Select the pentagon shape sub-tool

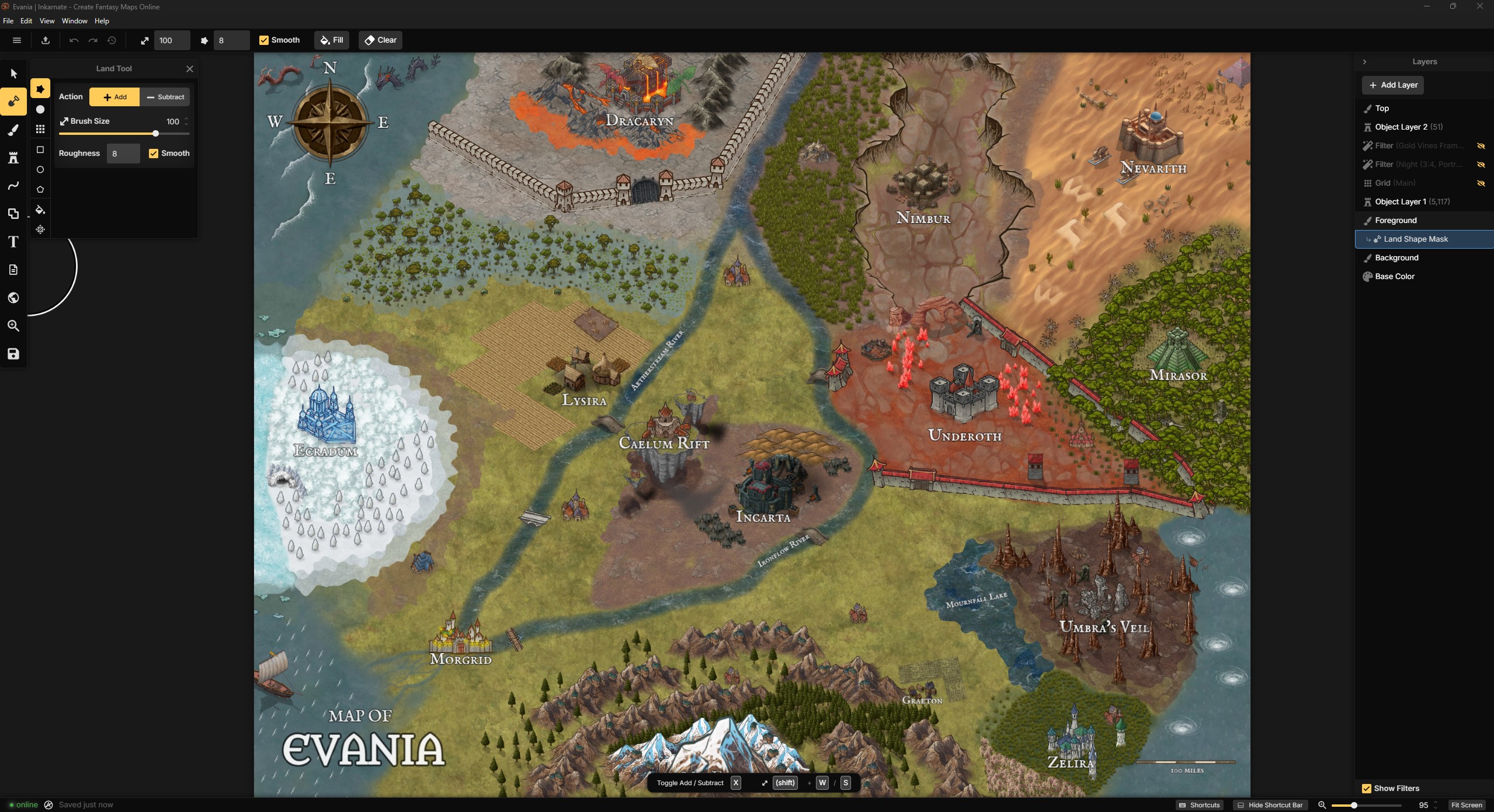(40, 189)
